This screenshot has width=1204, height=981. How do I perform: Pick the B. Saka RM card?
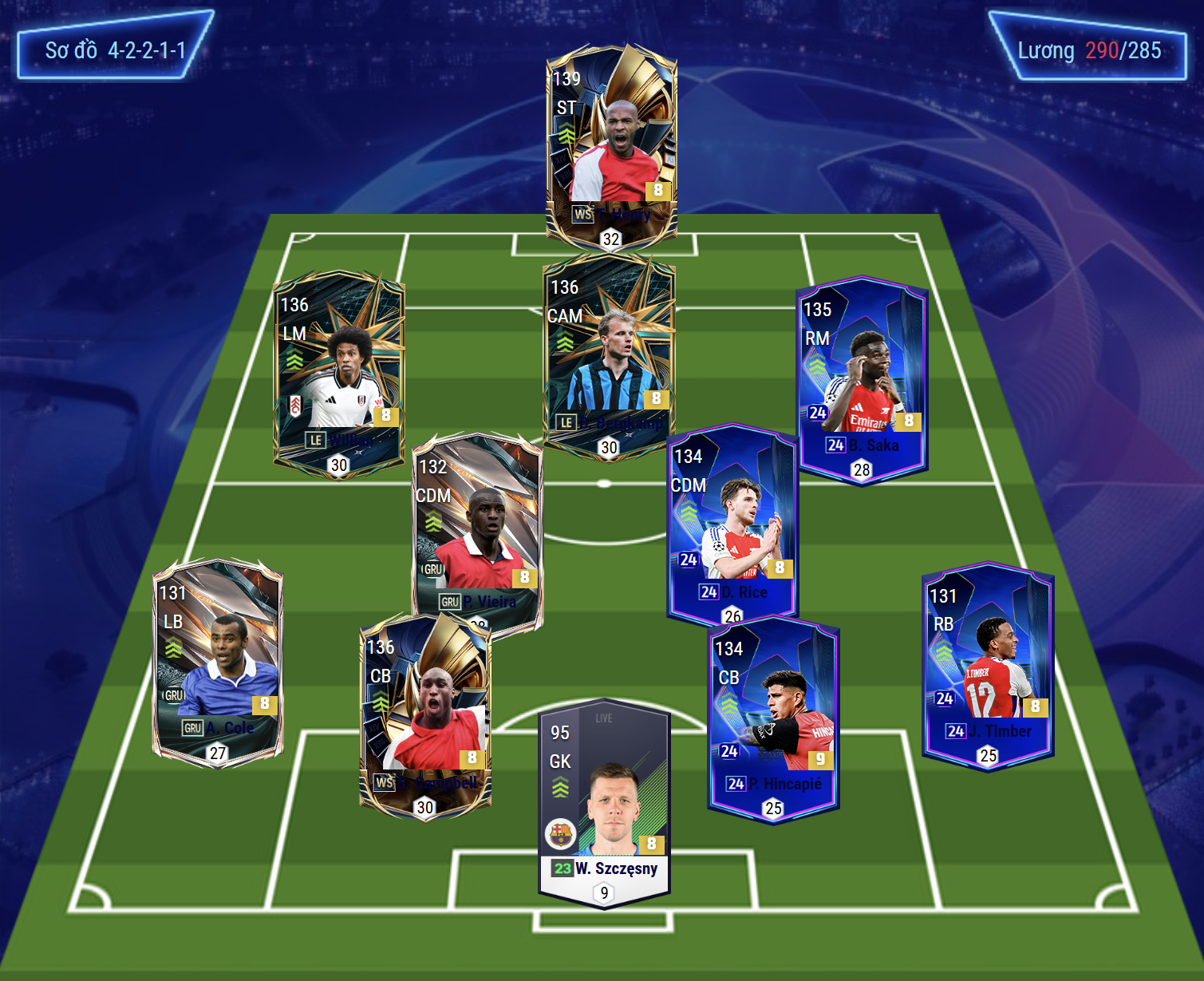tap(862, 379)
